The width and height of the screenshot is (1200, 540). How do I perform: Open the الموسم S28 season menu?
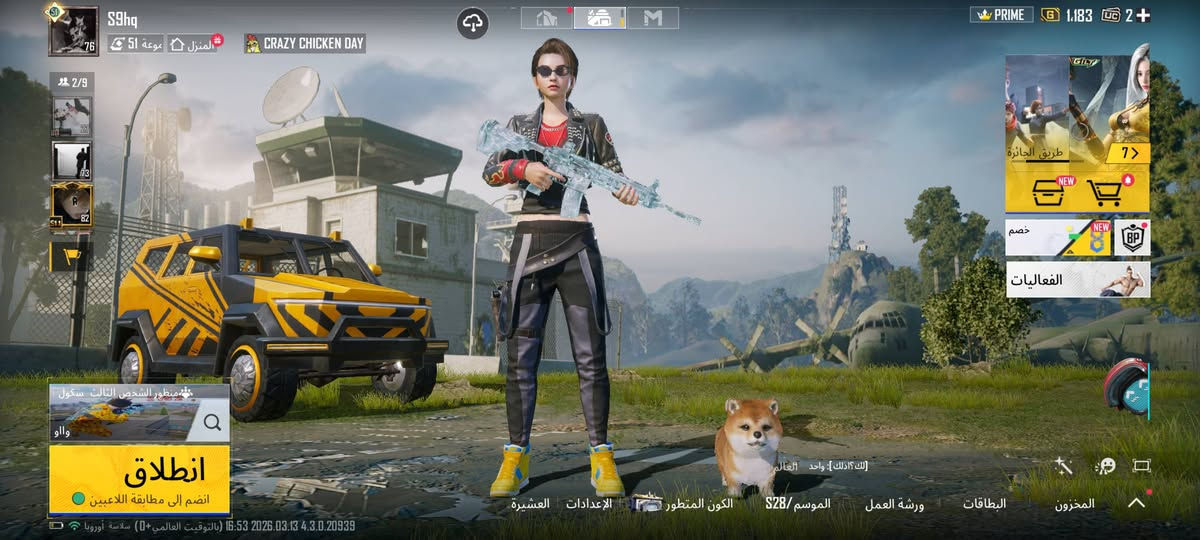coord(798,504)
